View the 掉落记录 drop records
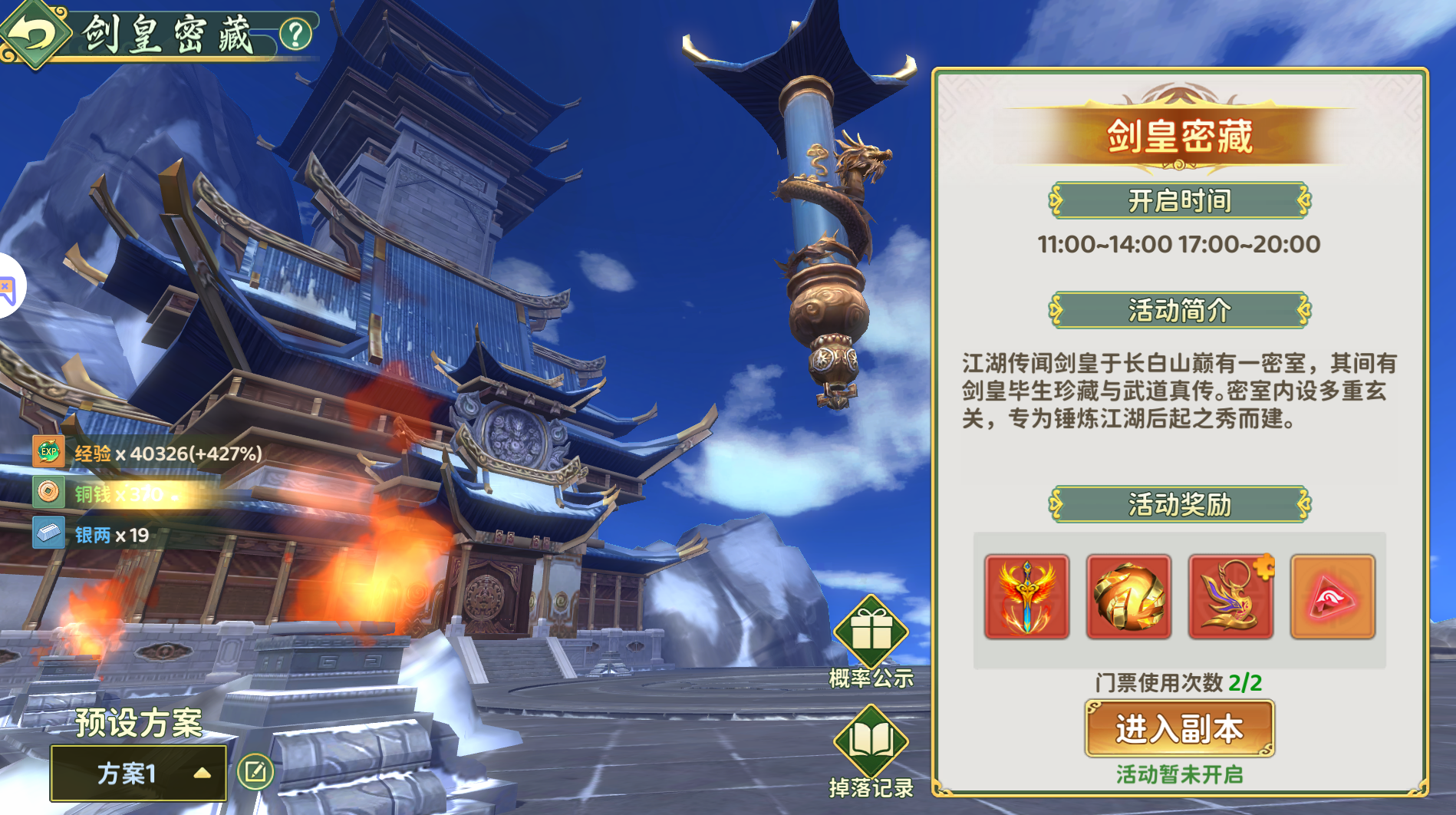Image resolution: width=1456 pixels, height=815 pixels. pos(871,741)
